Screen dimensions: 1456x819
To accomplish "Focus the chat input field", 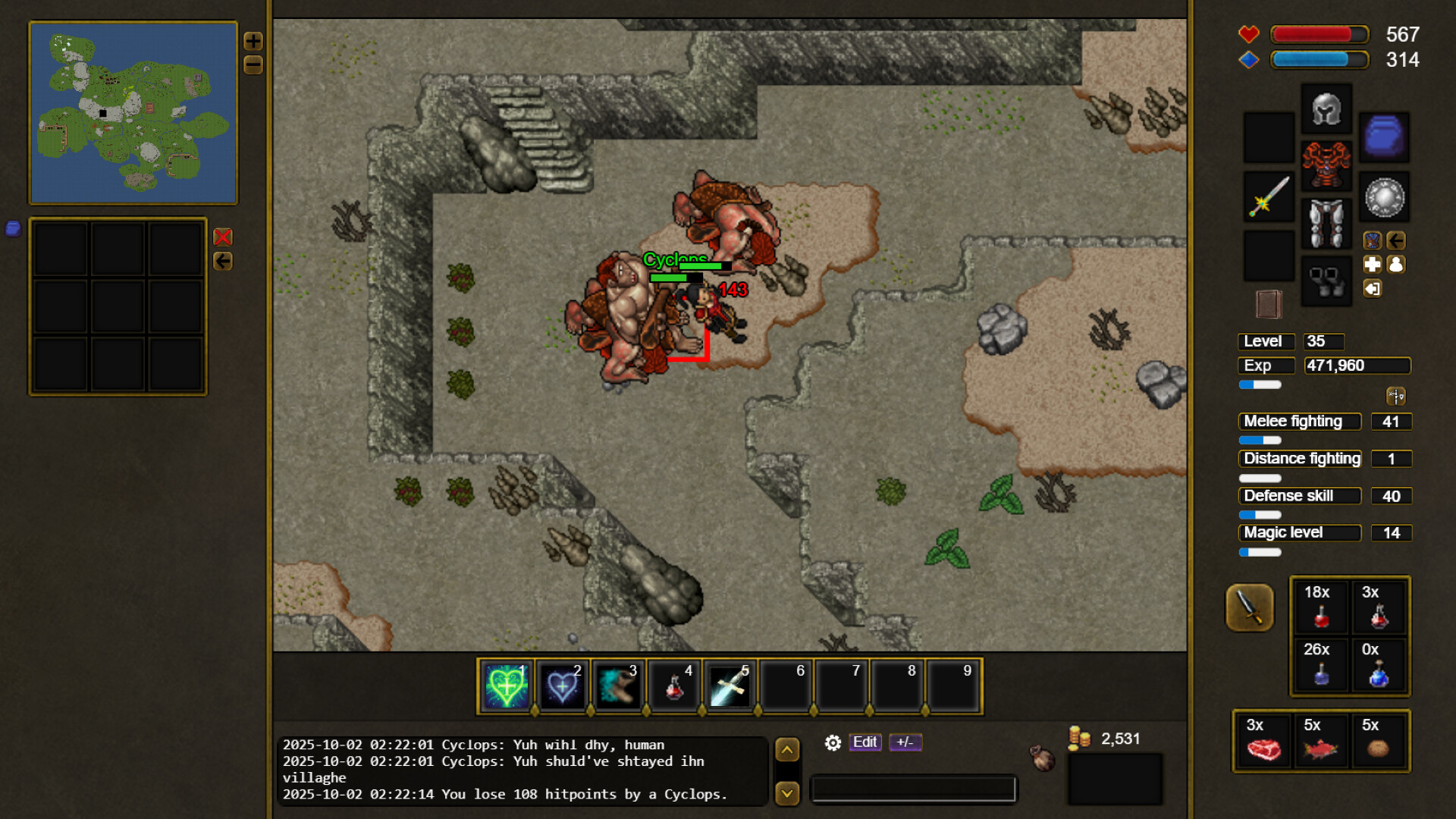I will (913, 789).
